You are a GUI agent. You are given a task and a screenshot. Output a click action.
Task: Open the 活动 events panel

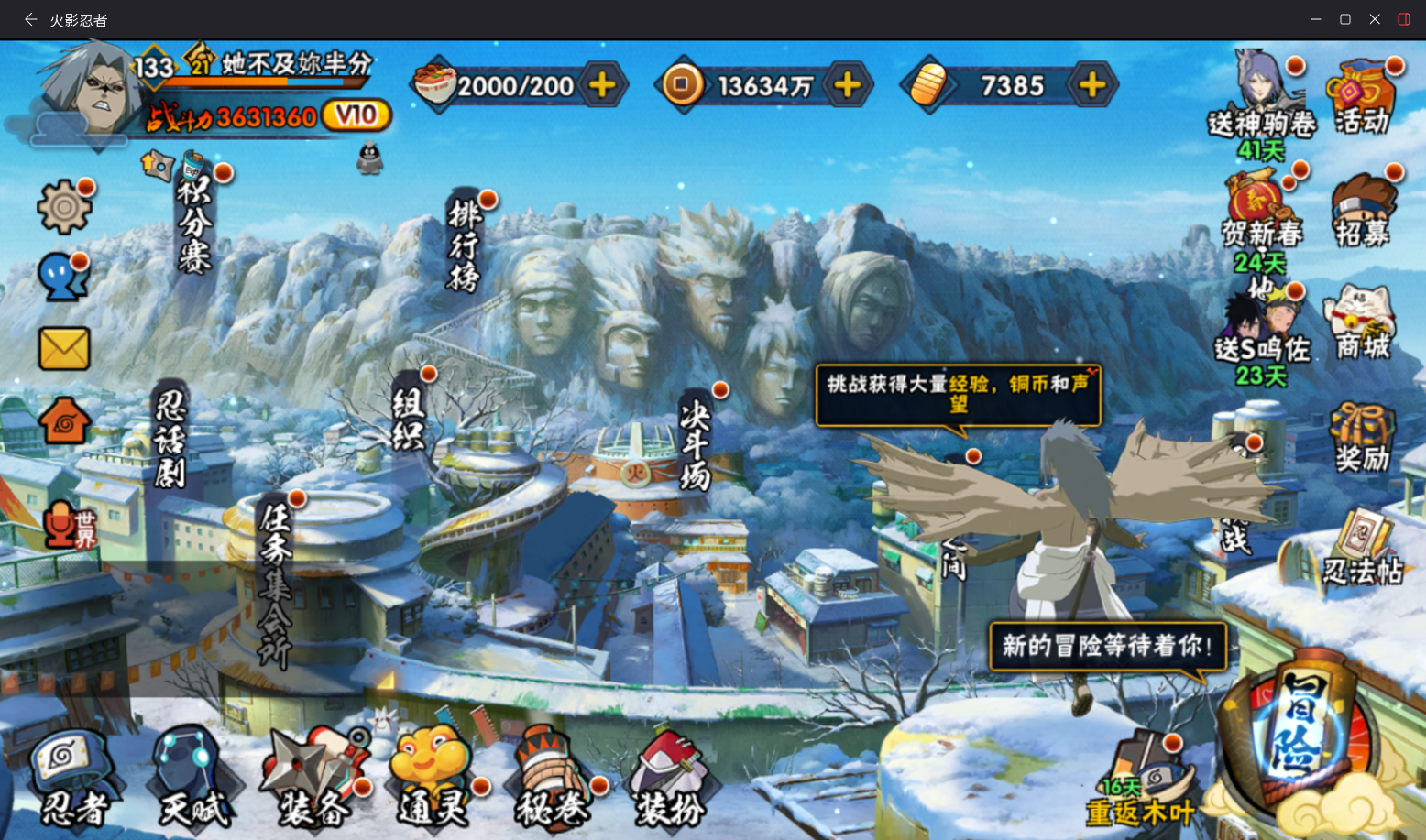1363,98
